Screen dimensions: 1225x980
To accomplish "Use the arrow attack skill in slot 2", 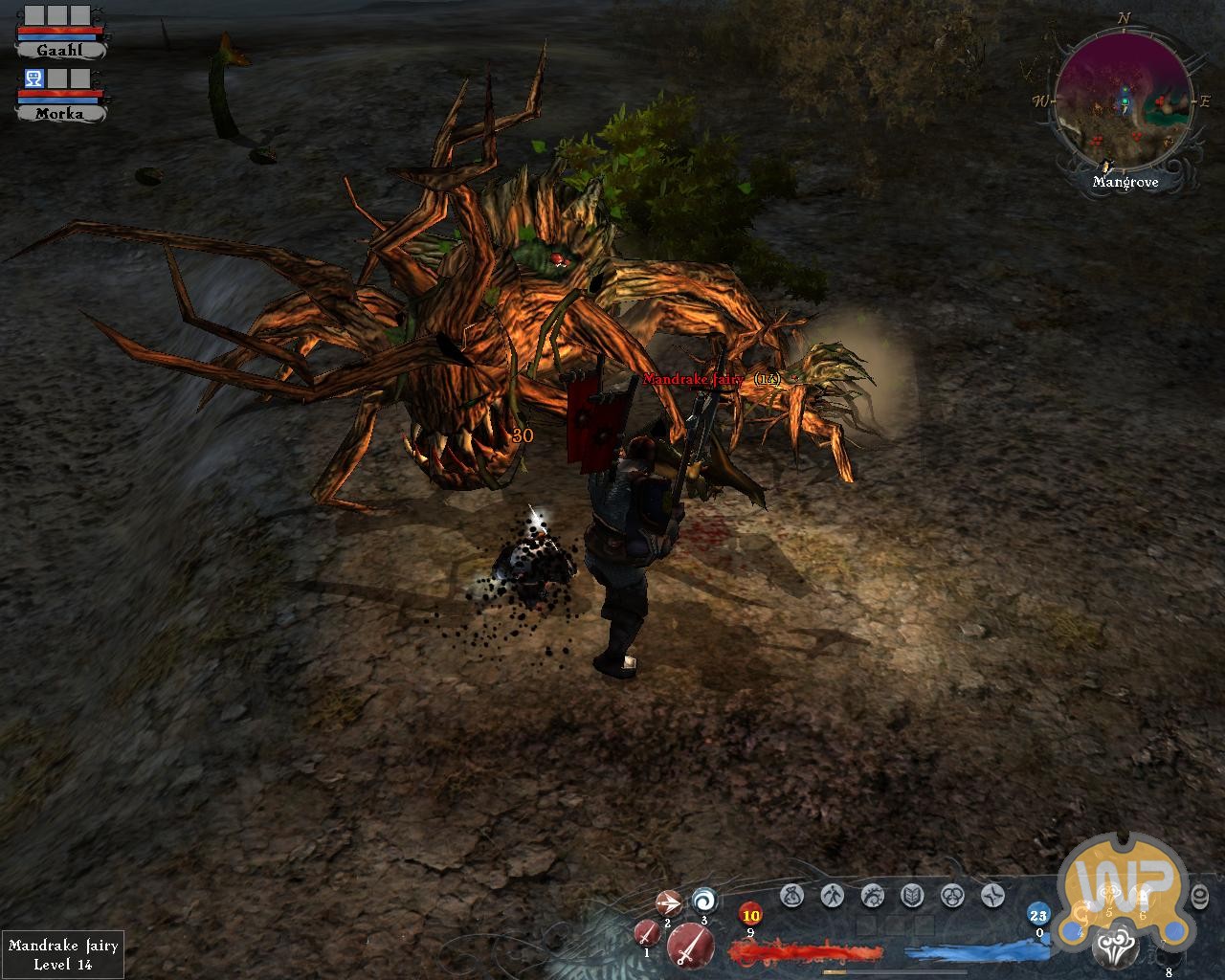I will [x=668, y=902].
